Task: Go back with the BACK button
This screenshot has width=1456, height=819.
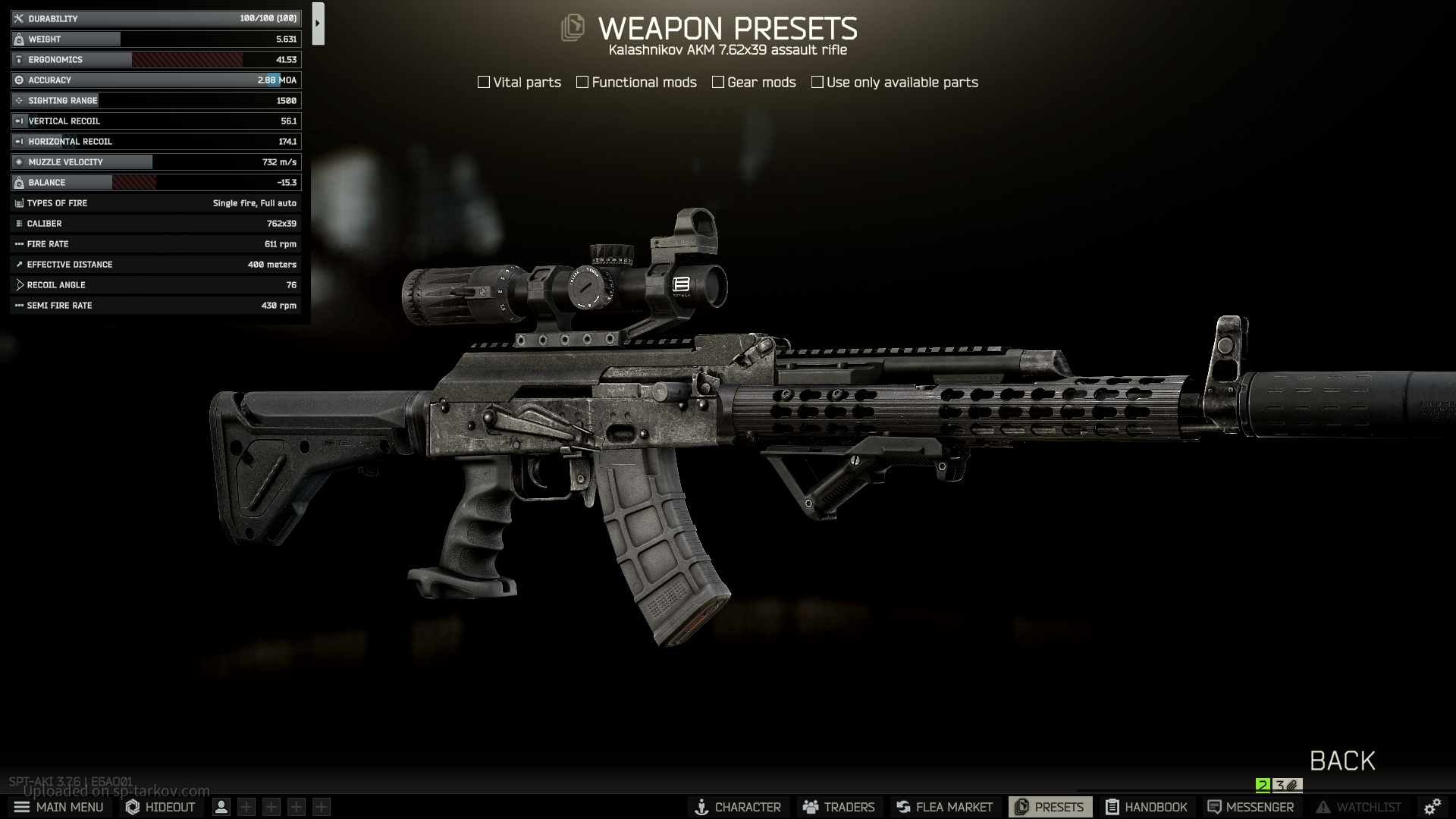Action: (1341, 761)
